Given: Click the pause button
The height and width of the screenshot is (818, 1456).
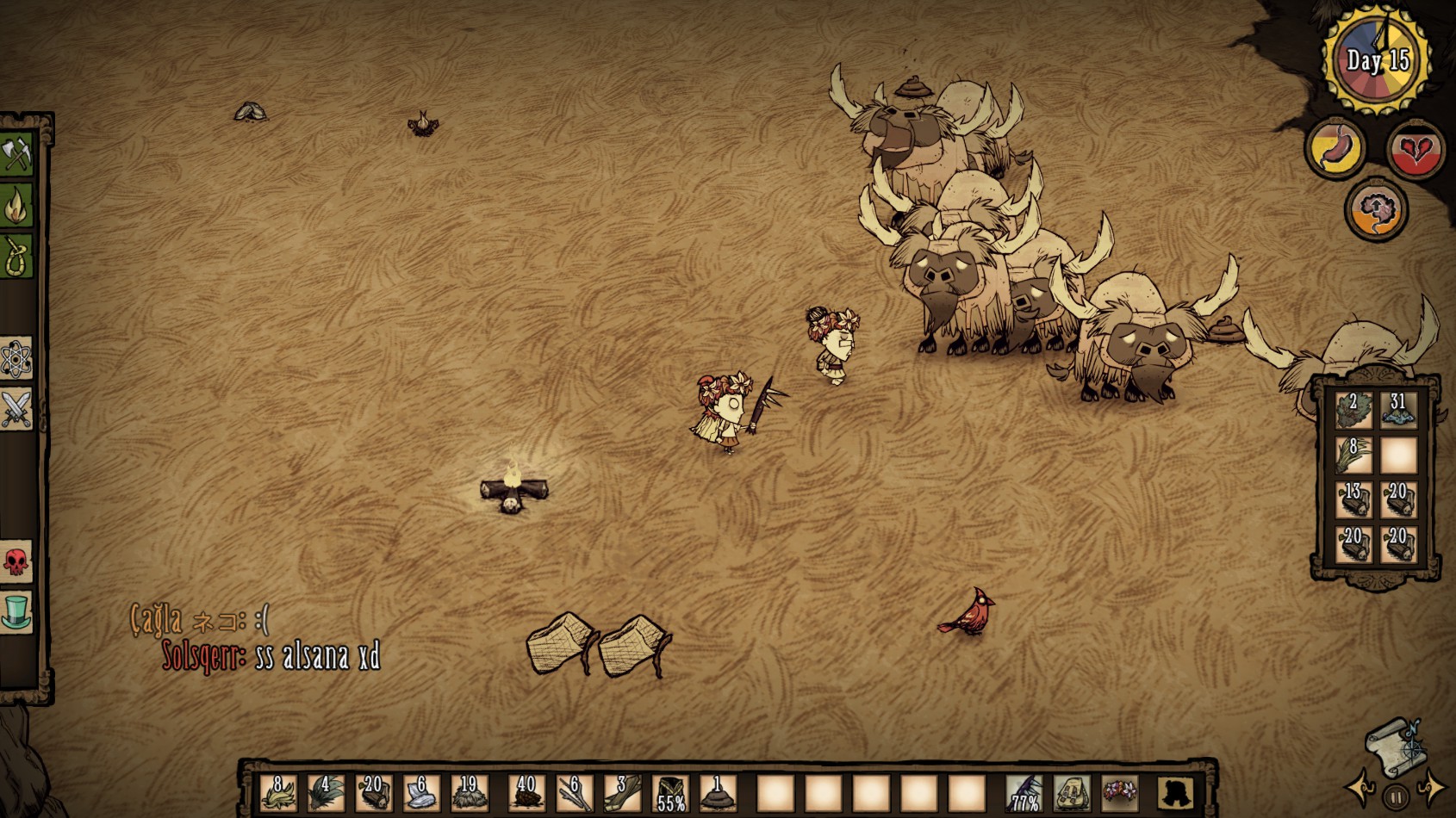Looking at the screenshot, I should click(x=1396, y=796).
